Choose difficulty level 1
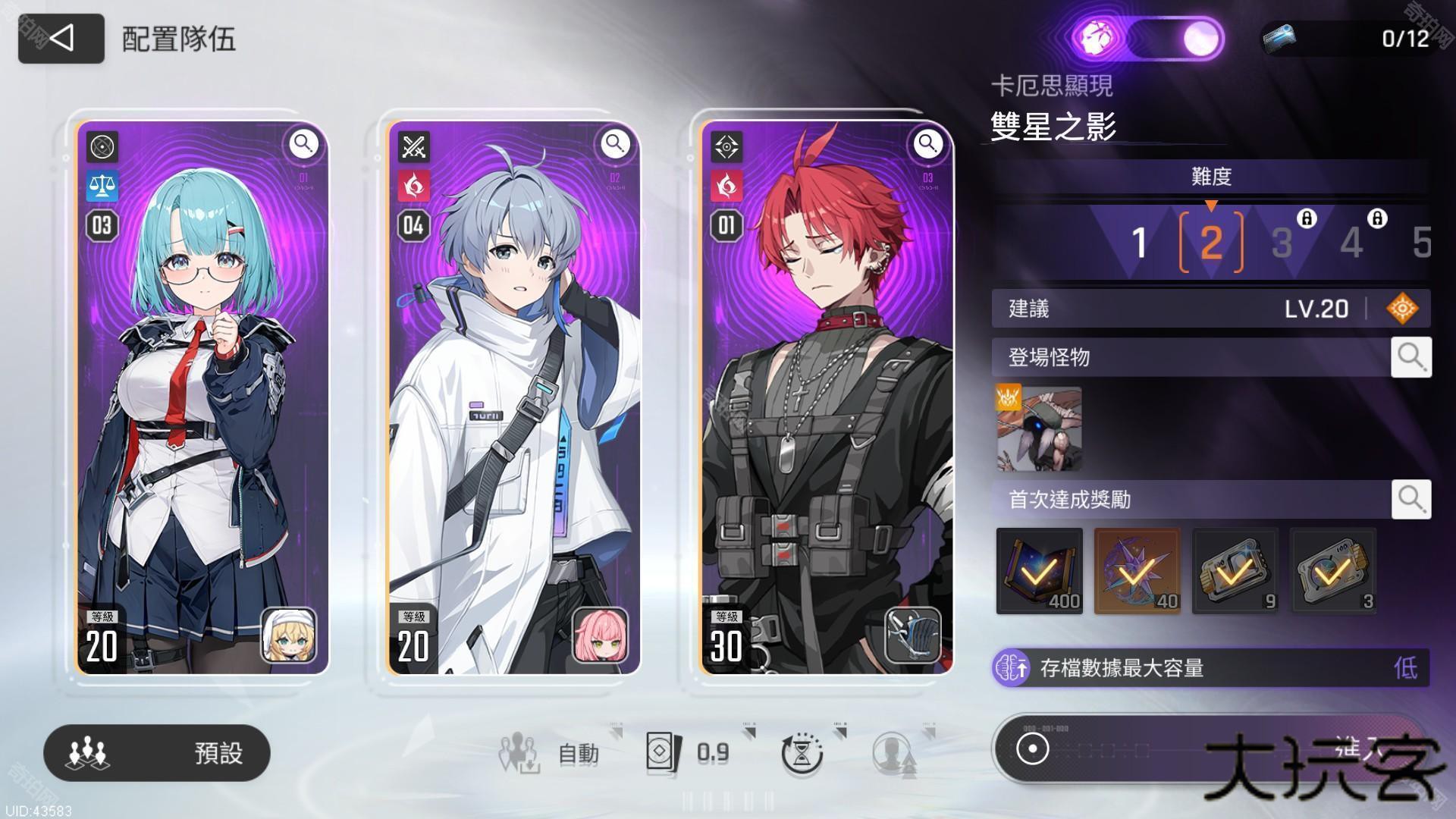Screen dimensions: 1456x819 click(1138, 243)
